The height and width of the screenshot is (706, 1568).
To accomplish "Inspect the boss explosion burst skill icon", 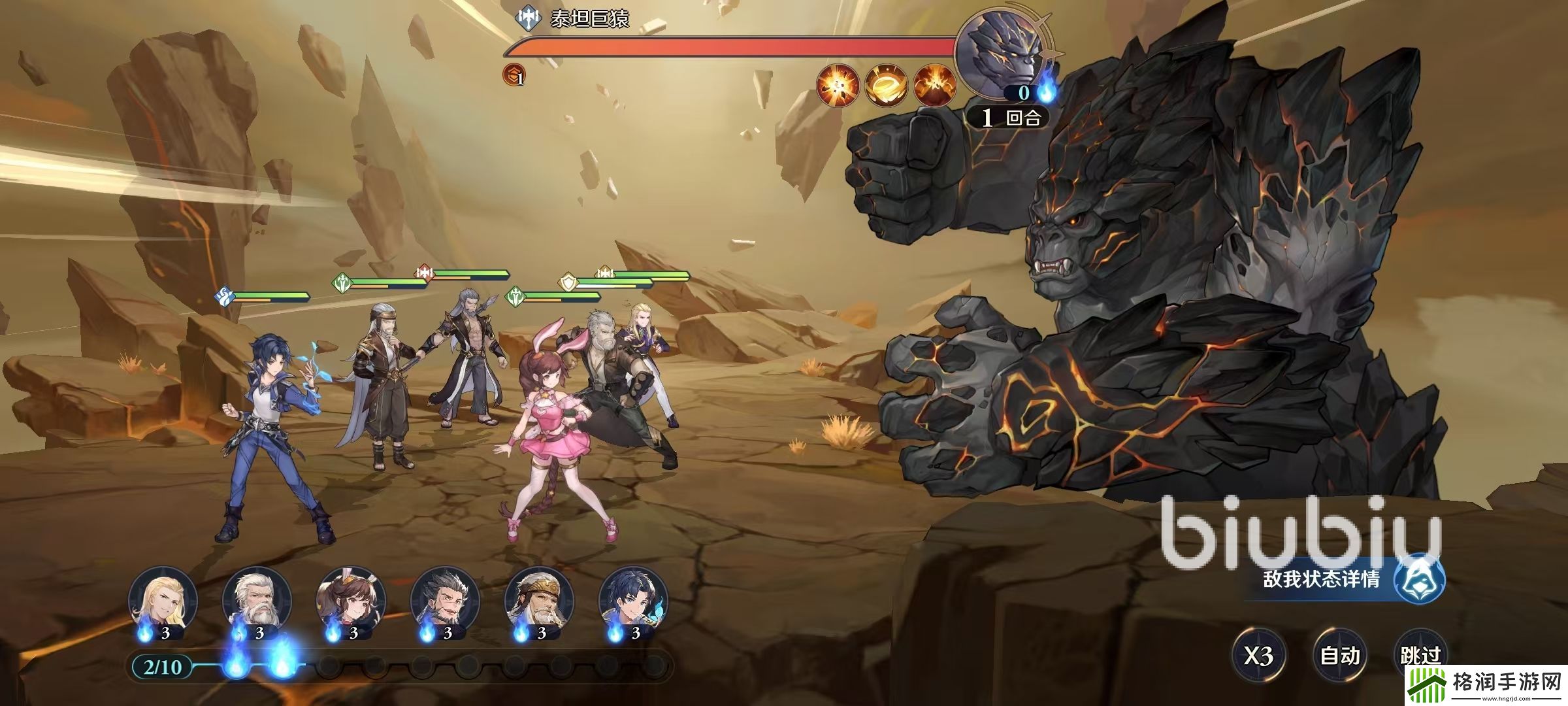I will (x=838, y=86).
